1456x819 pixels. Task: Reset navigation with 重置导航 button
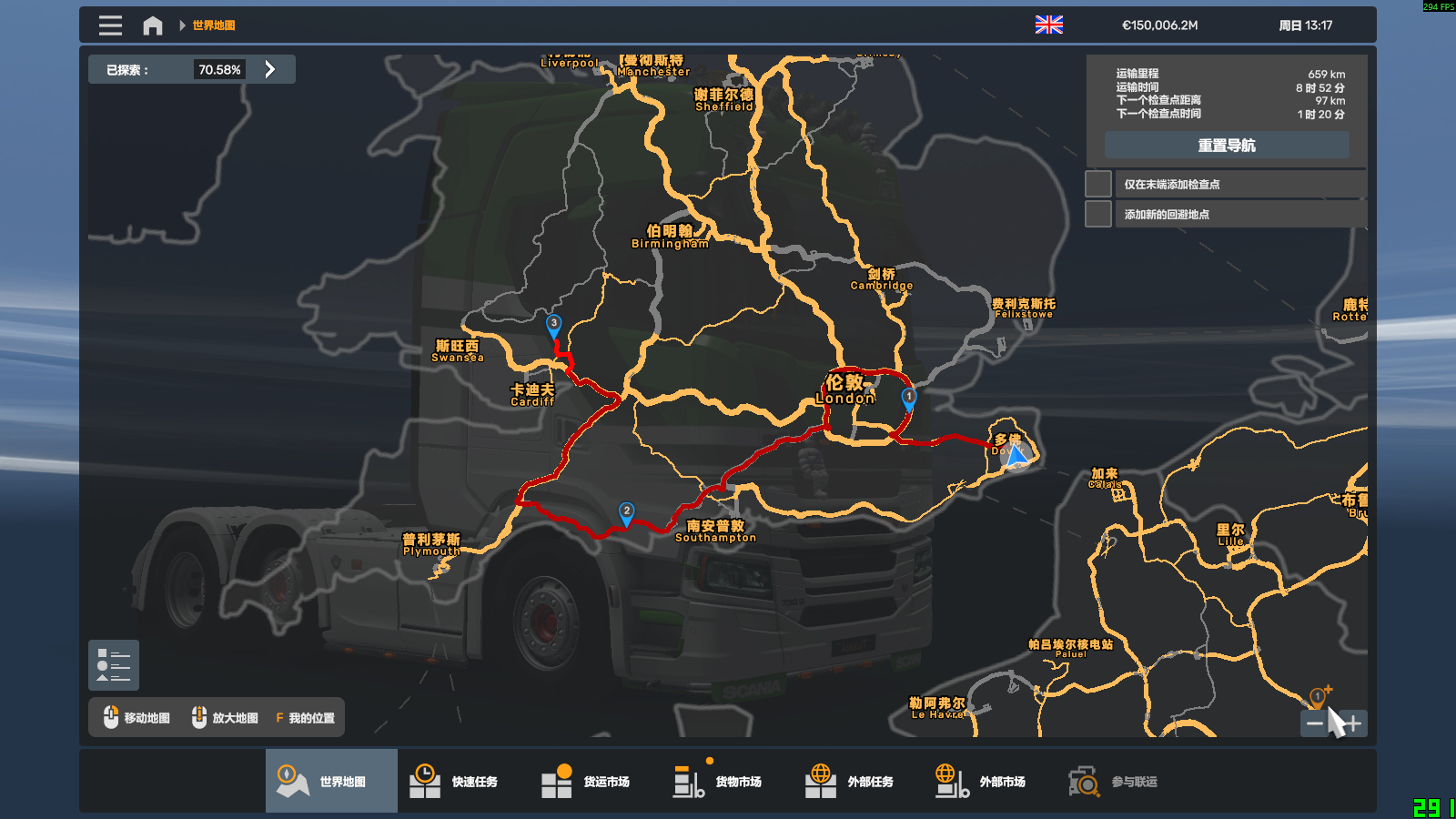coord(1226,146)
